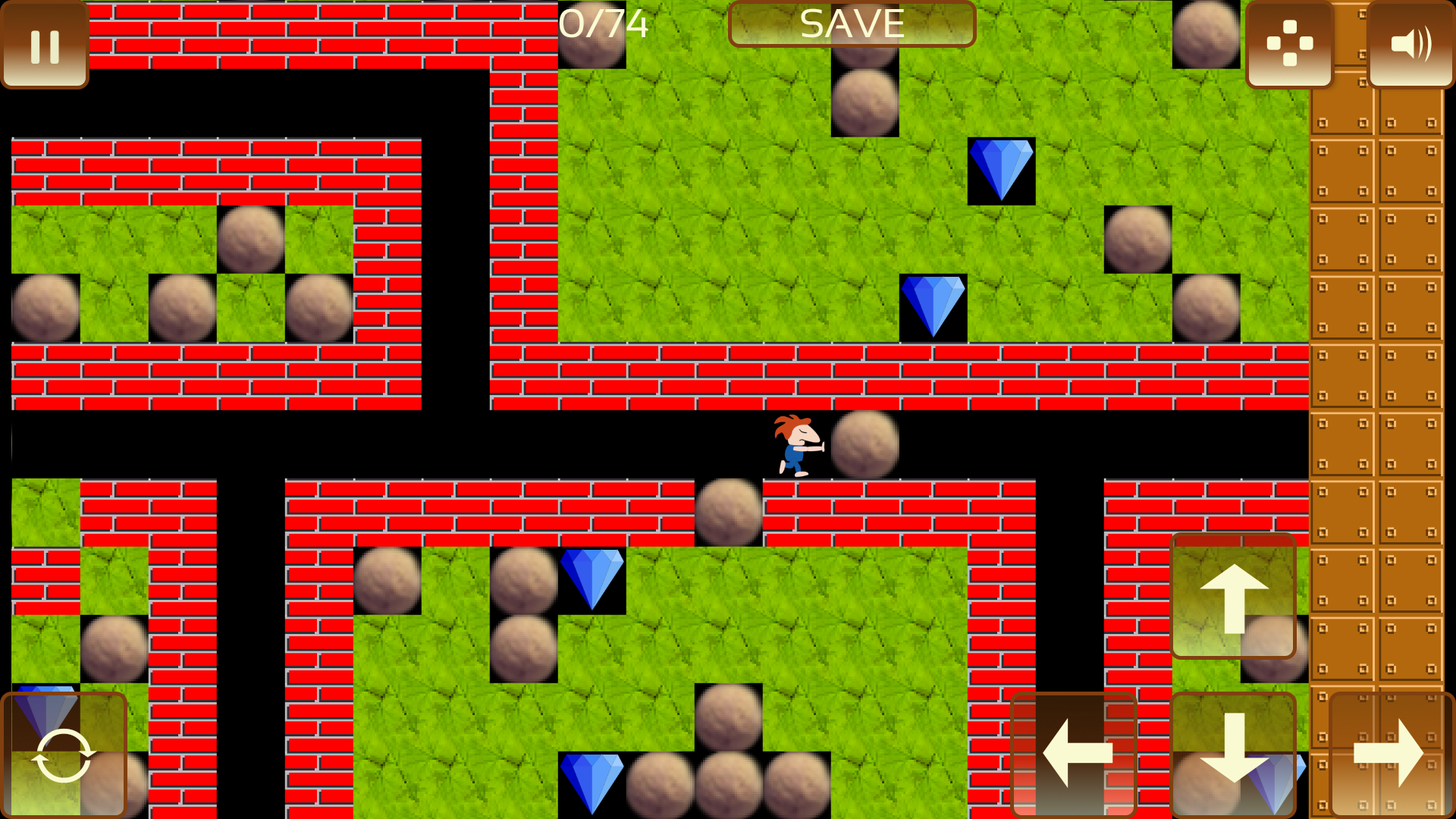
Task: Tap the down arrow control
Action: (x=1234, y=754)
